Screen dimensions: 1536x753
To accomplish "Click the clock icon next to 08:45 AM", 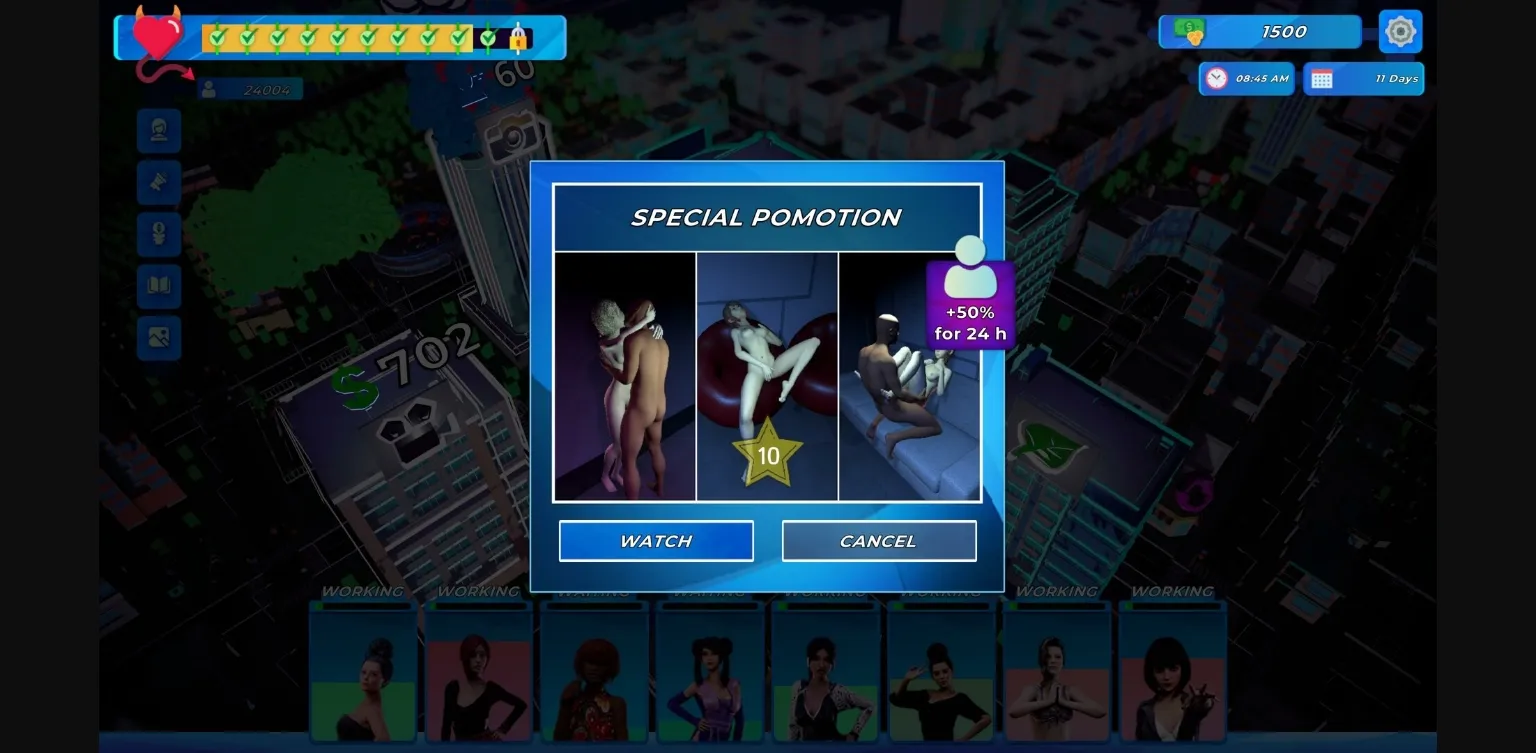I will [1216, 78].
